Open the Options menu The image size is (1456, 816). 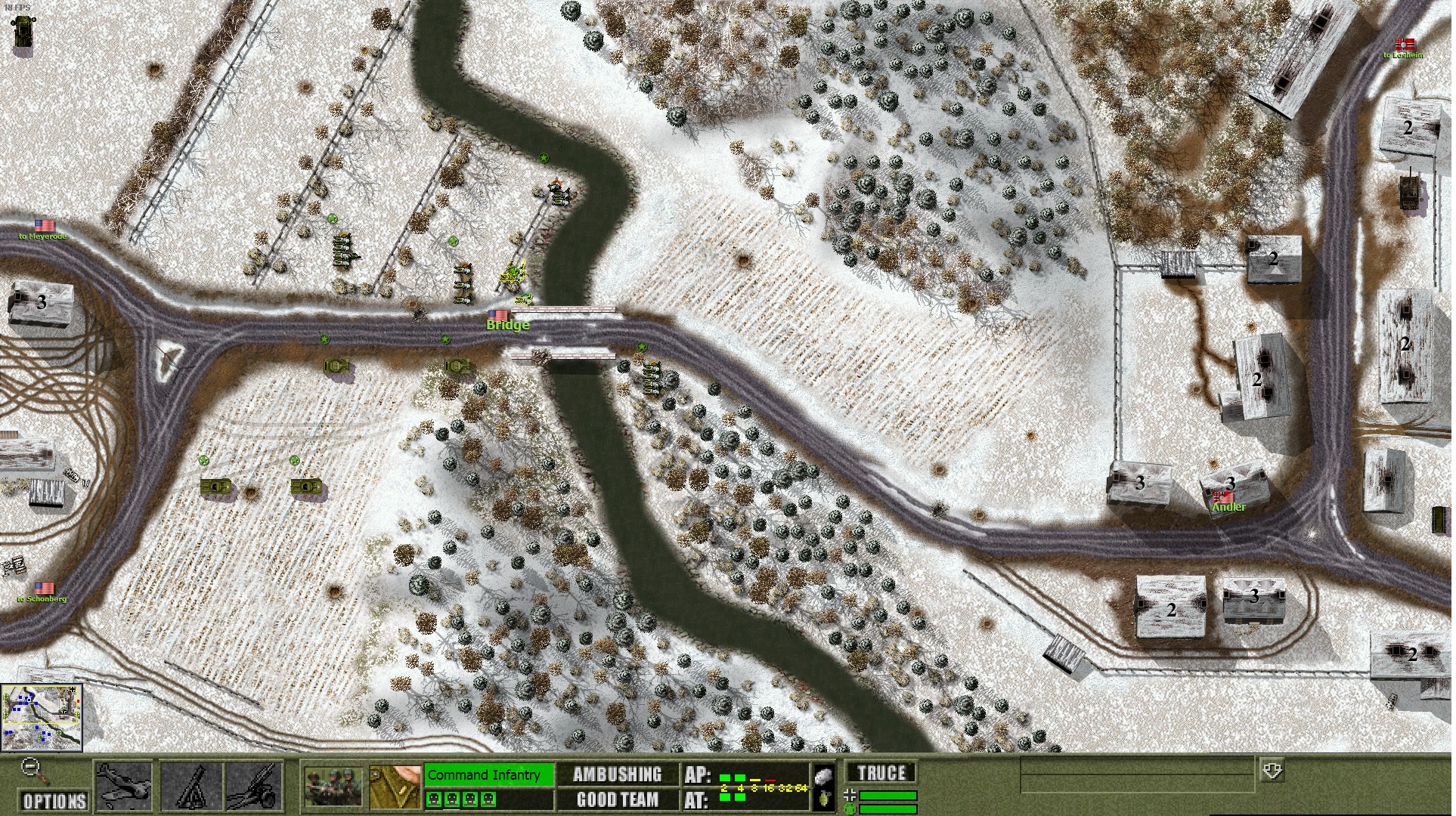(54, 800)
